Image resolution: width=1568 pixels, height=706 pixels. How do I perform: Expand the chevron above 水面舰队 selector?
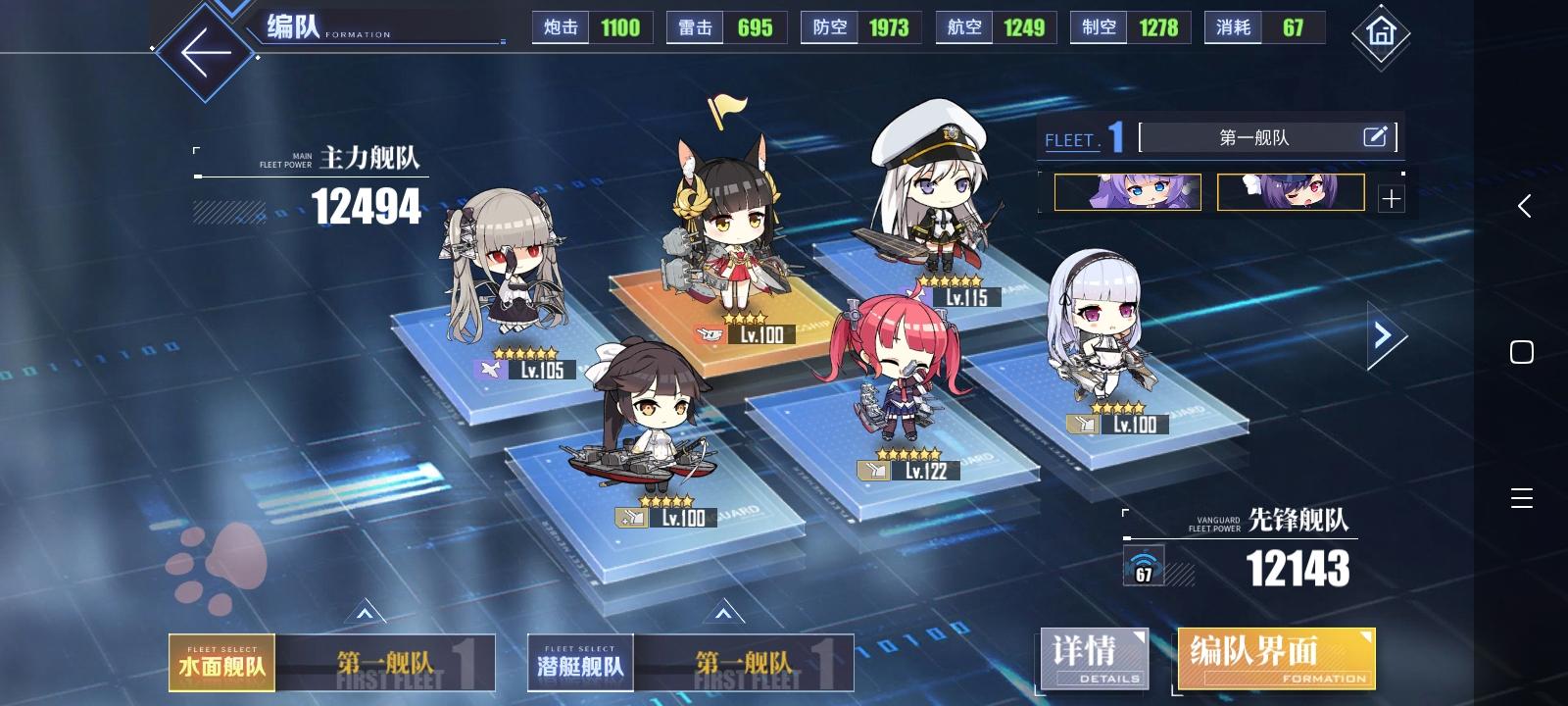pos(364,615)
